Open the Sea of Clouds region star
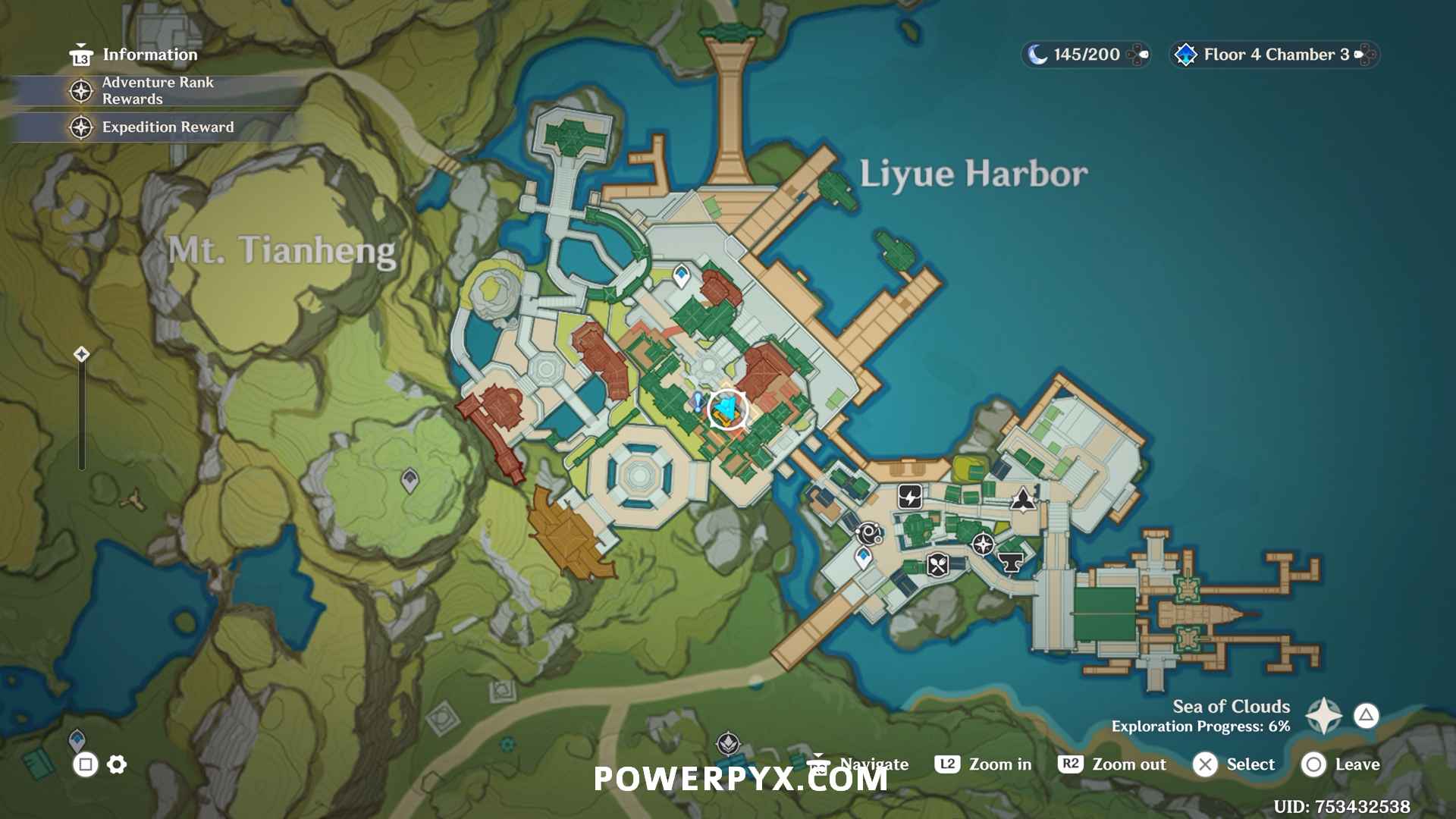 point(1324,715)
